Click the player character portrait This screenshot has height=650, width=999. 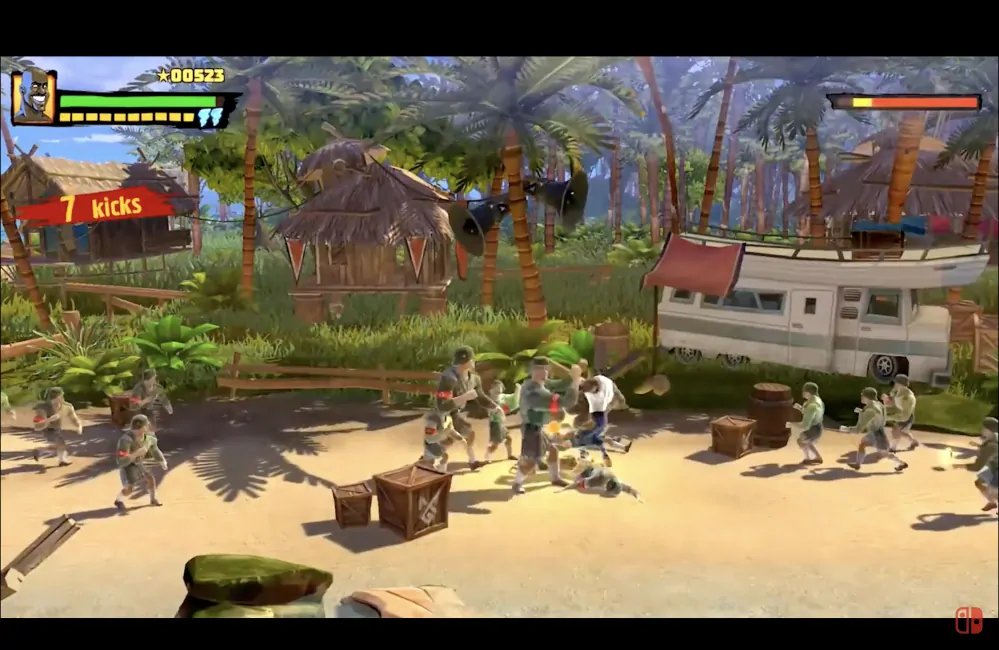[33, 97]
